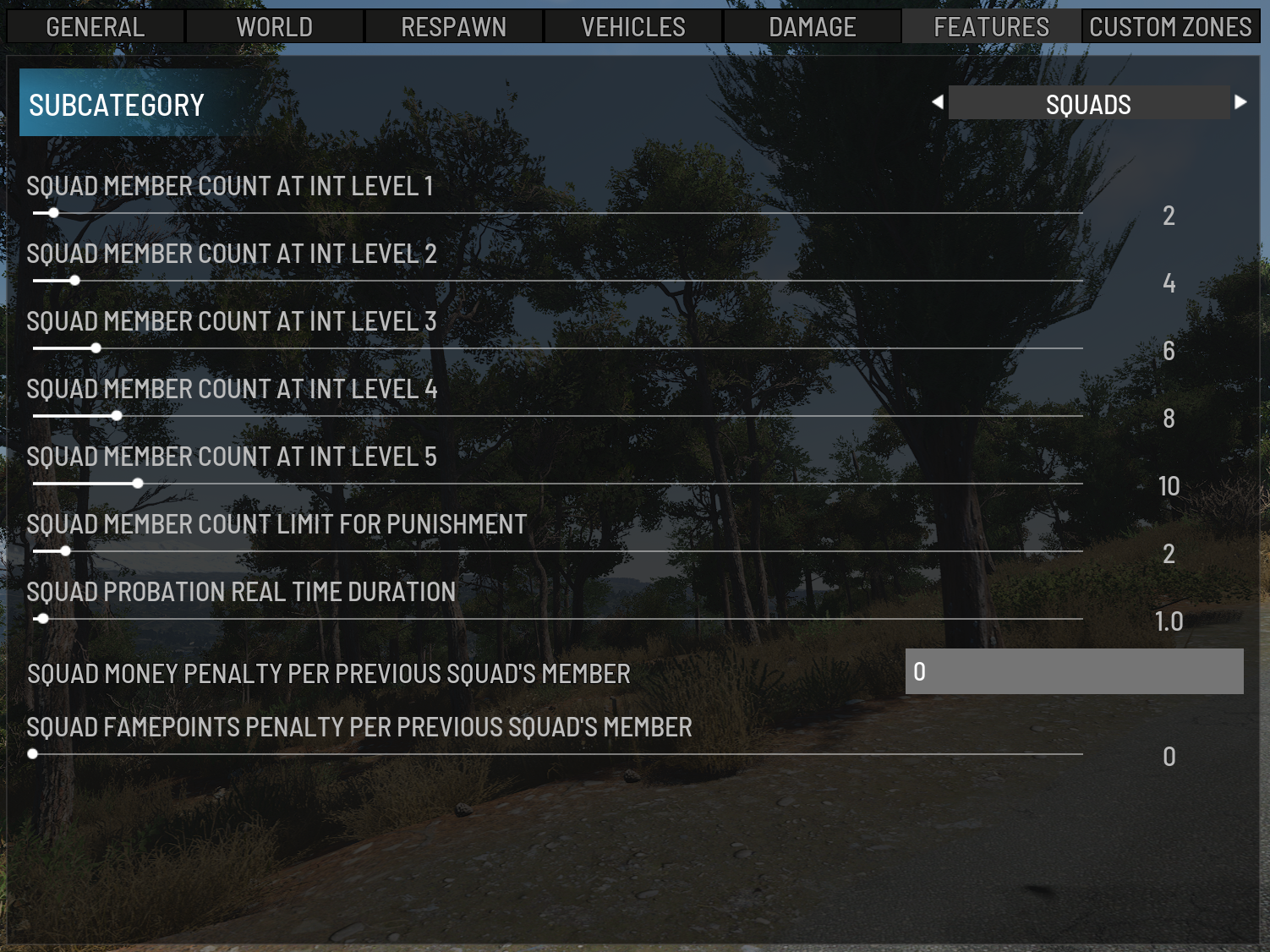Switch to the General tab
This screenshot has height=952, width=1270.
96,27
